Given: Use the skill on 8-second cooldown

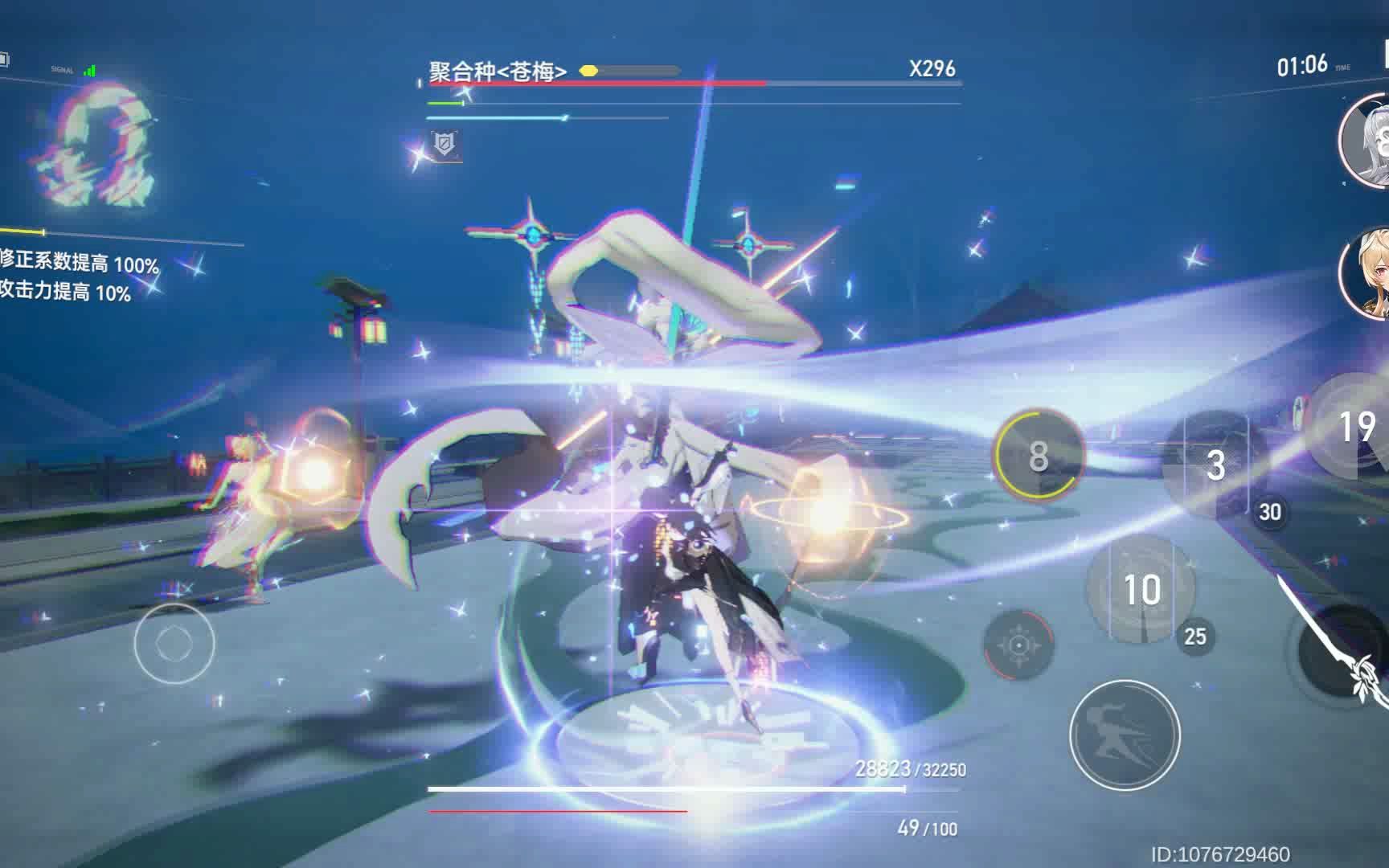Looking at the screenshot, I should (x=1037, y=458).
